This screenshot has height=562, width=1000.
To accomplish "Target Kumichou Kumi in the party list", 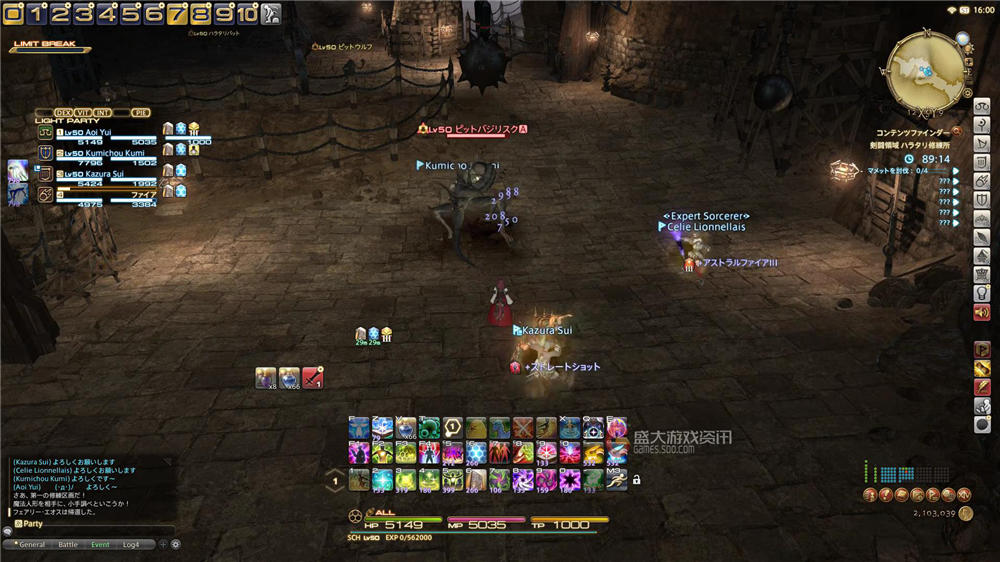I will pos(100,153).
